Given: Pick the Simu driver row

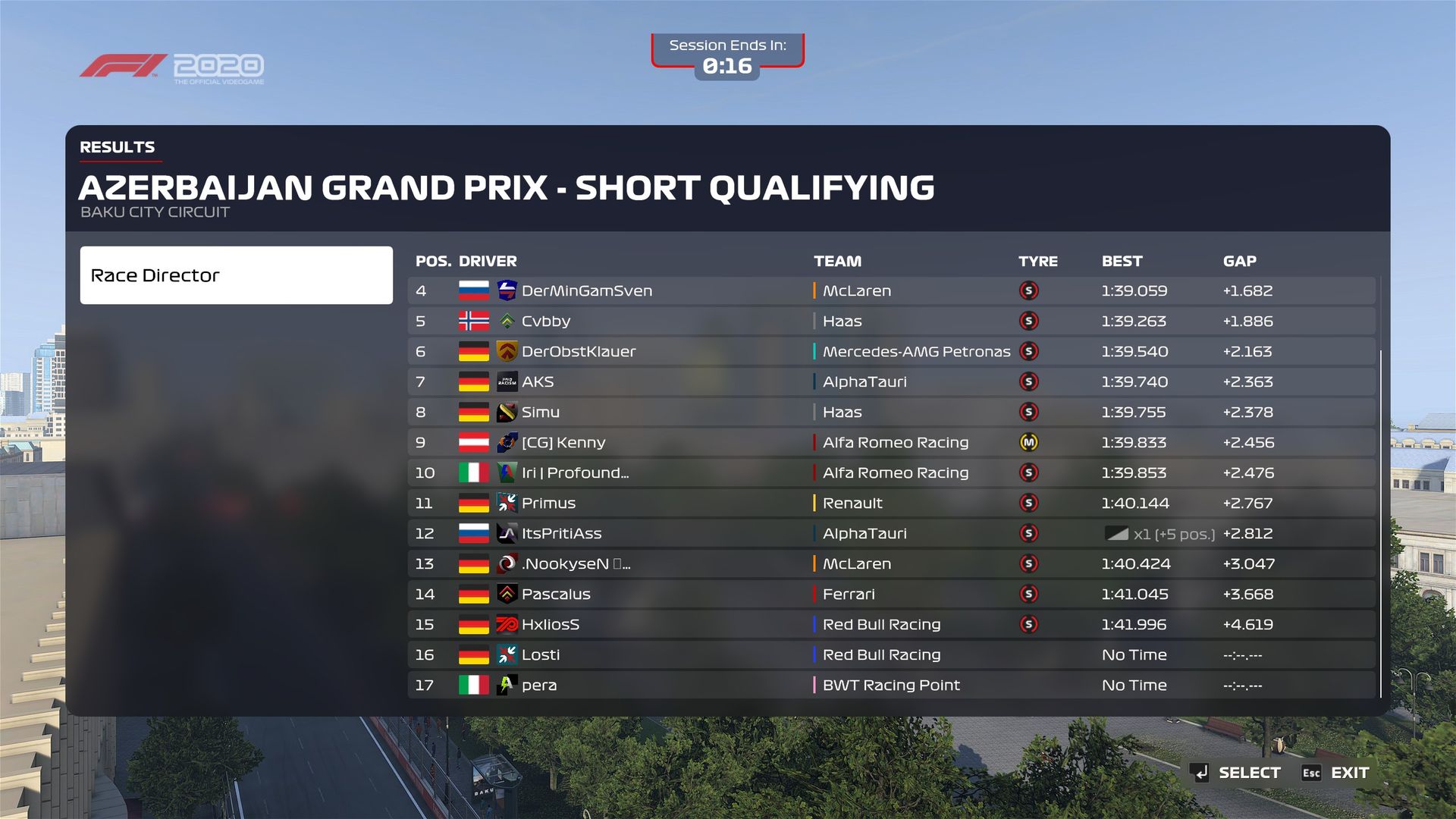Looking at the screenshot, I should pyautogui.click(x=891, y=413).
